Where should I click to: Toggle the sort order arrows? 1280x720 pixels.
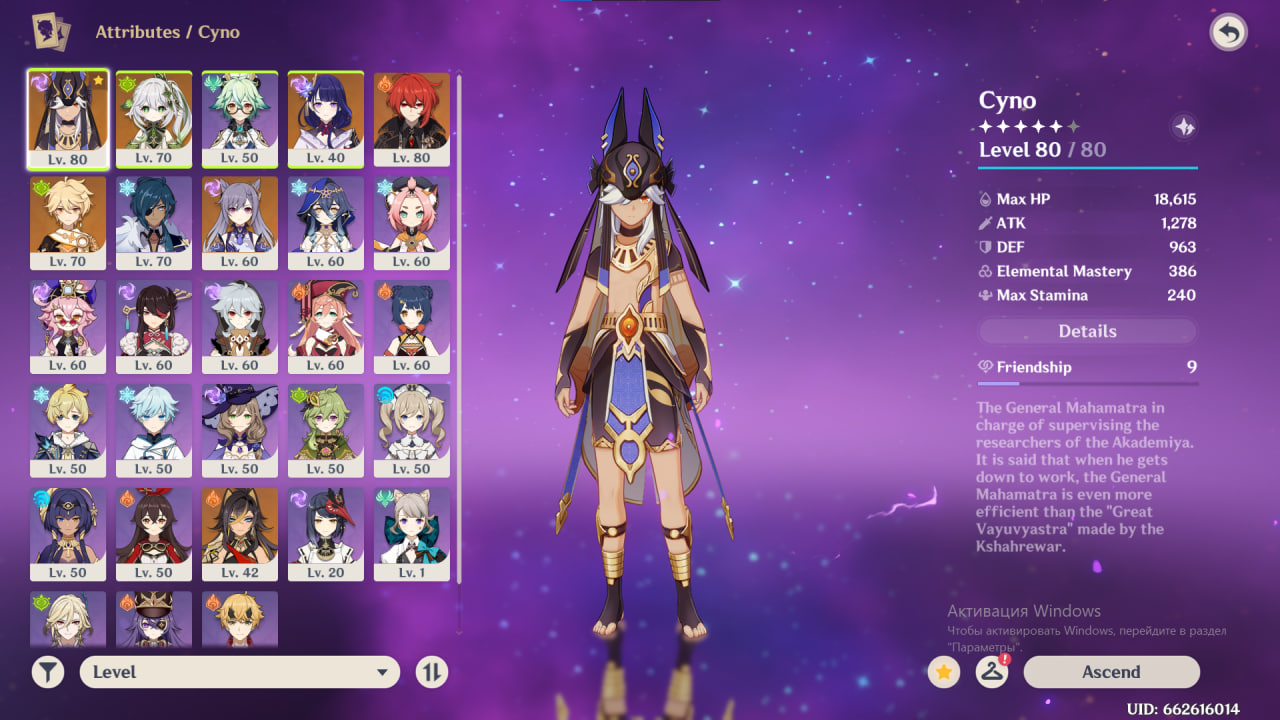click(x=432, y=672)
